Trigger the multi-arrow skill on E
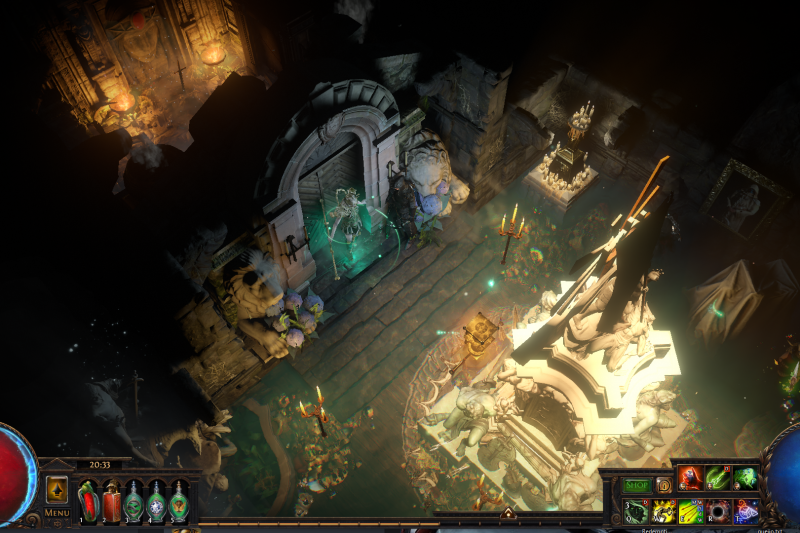 [691, 512]
